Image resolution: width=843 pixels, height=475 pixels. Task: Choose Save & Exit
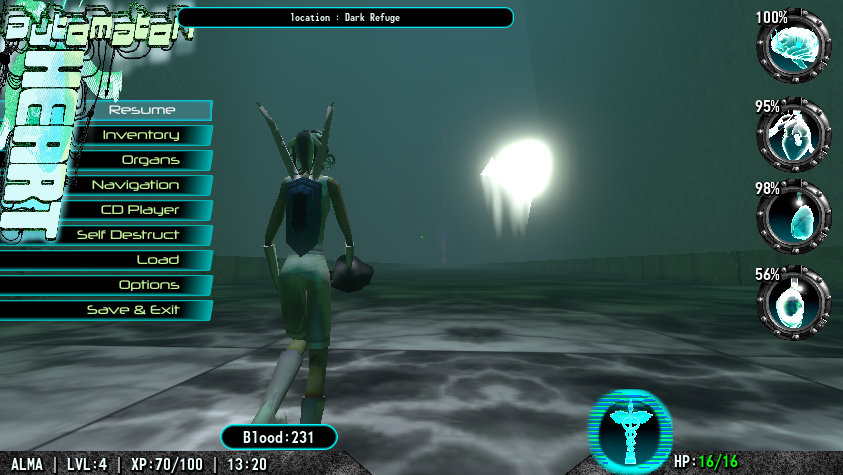coord(133,310)
